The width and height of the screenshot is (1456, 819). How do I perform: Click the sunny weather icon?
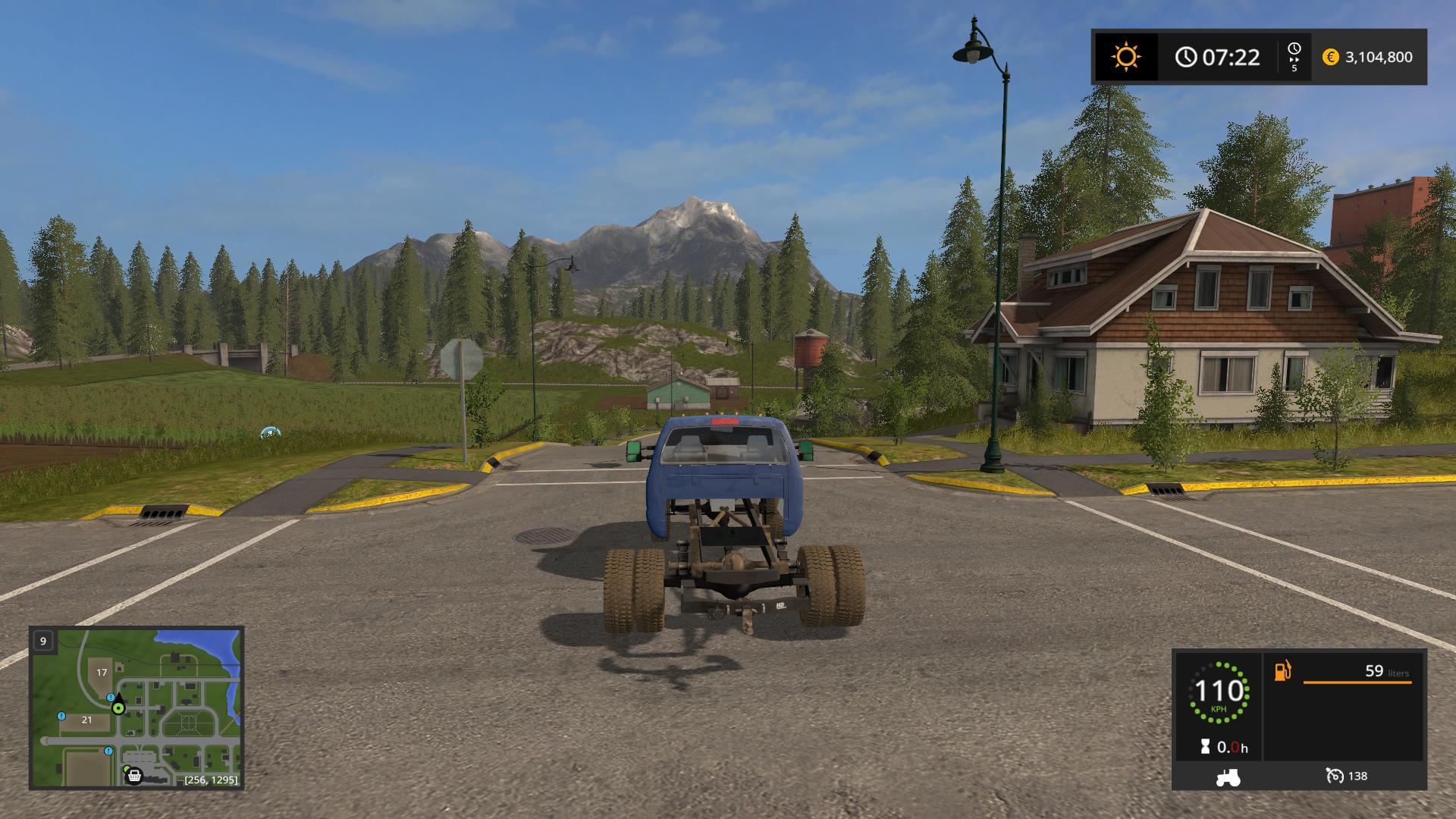[x=1125, y=57]
